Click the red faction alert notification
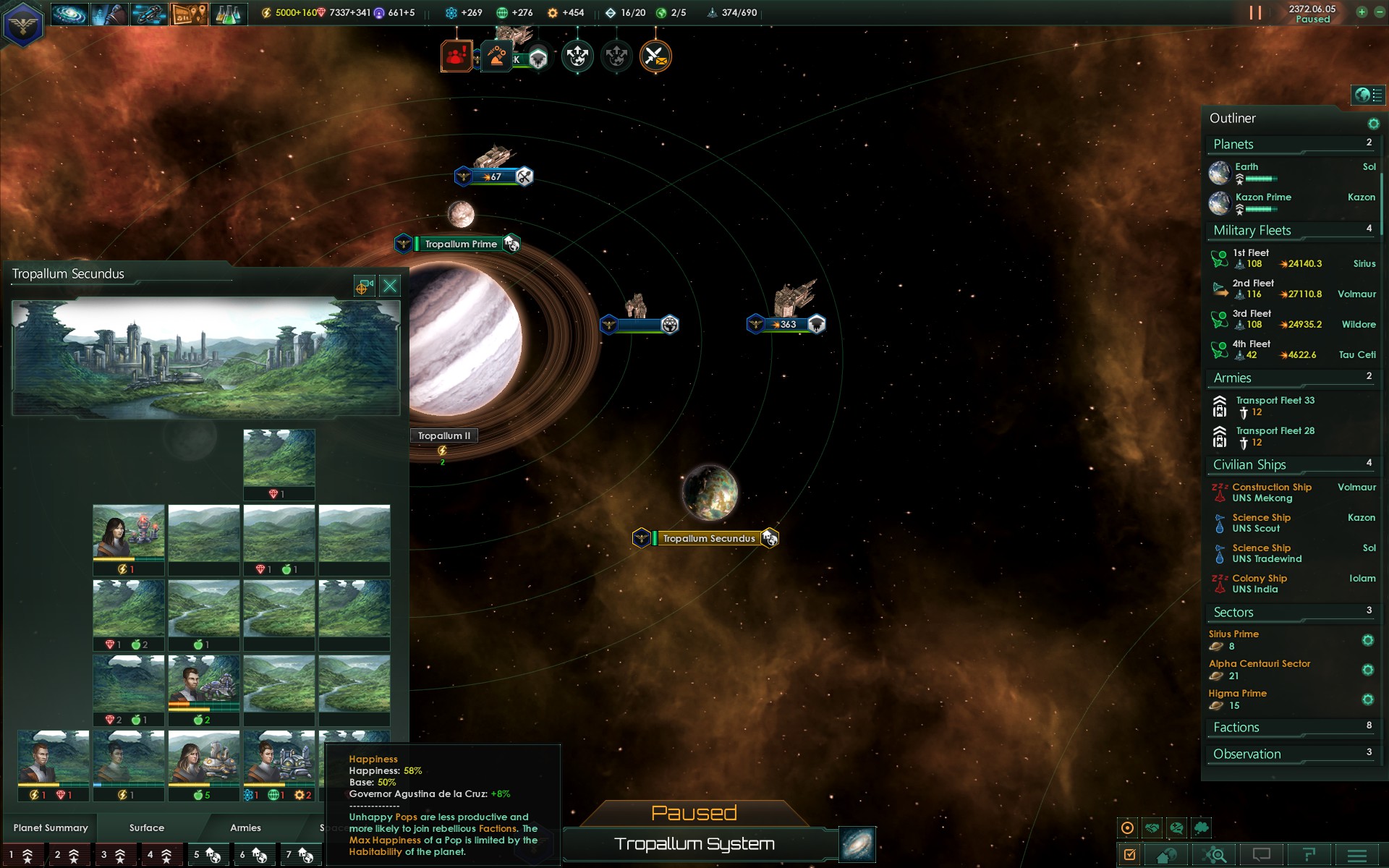The height and width of the screenshot is (868, 1389). [x=456, y=56]
